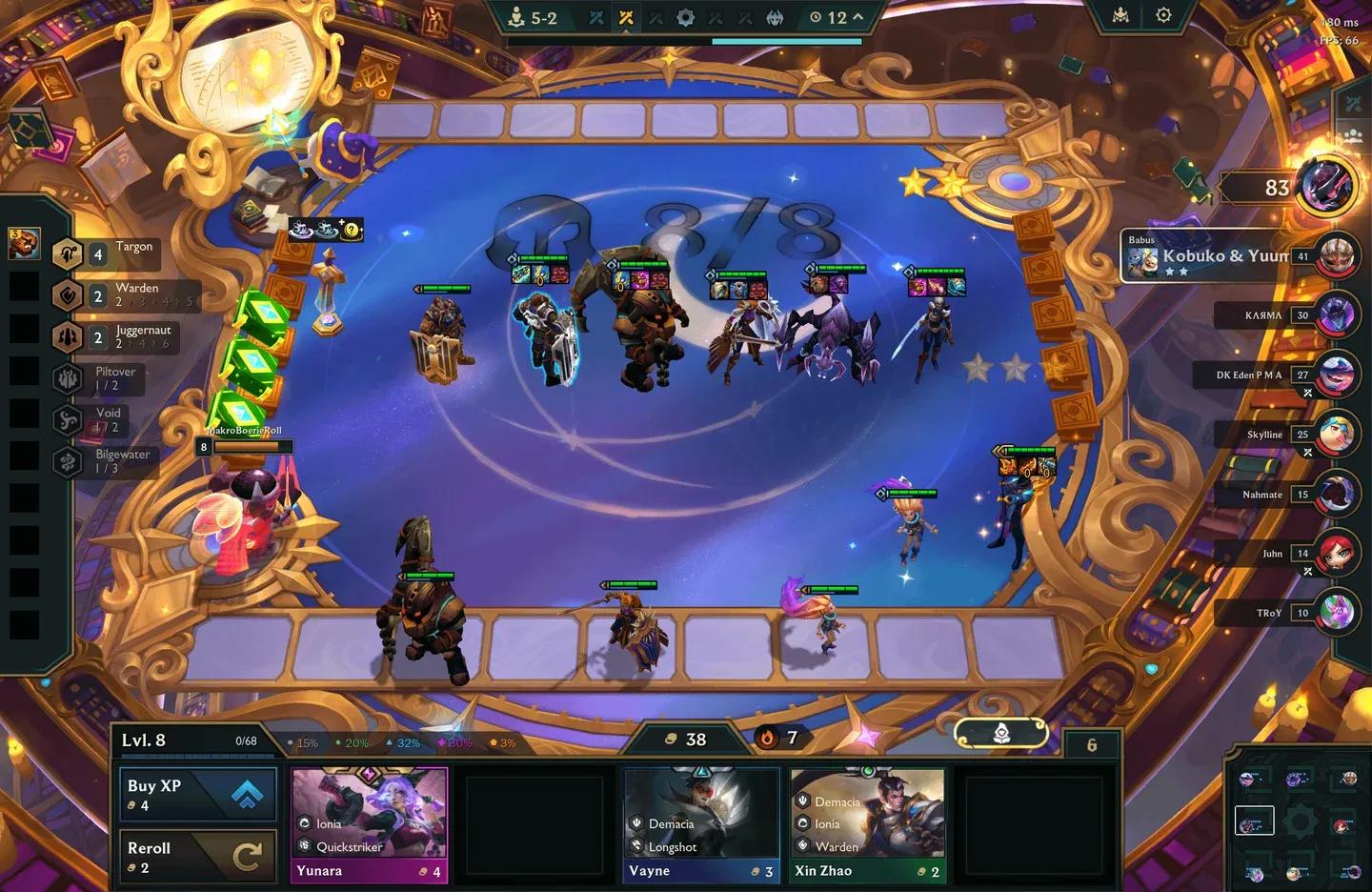Viewport: 1372px width, 892px height.
Task: Open Kobuko & Yuumi's expanded player card
Action: 1222,254
